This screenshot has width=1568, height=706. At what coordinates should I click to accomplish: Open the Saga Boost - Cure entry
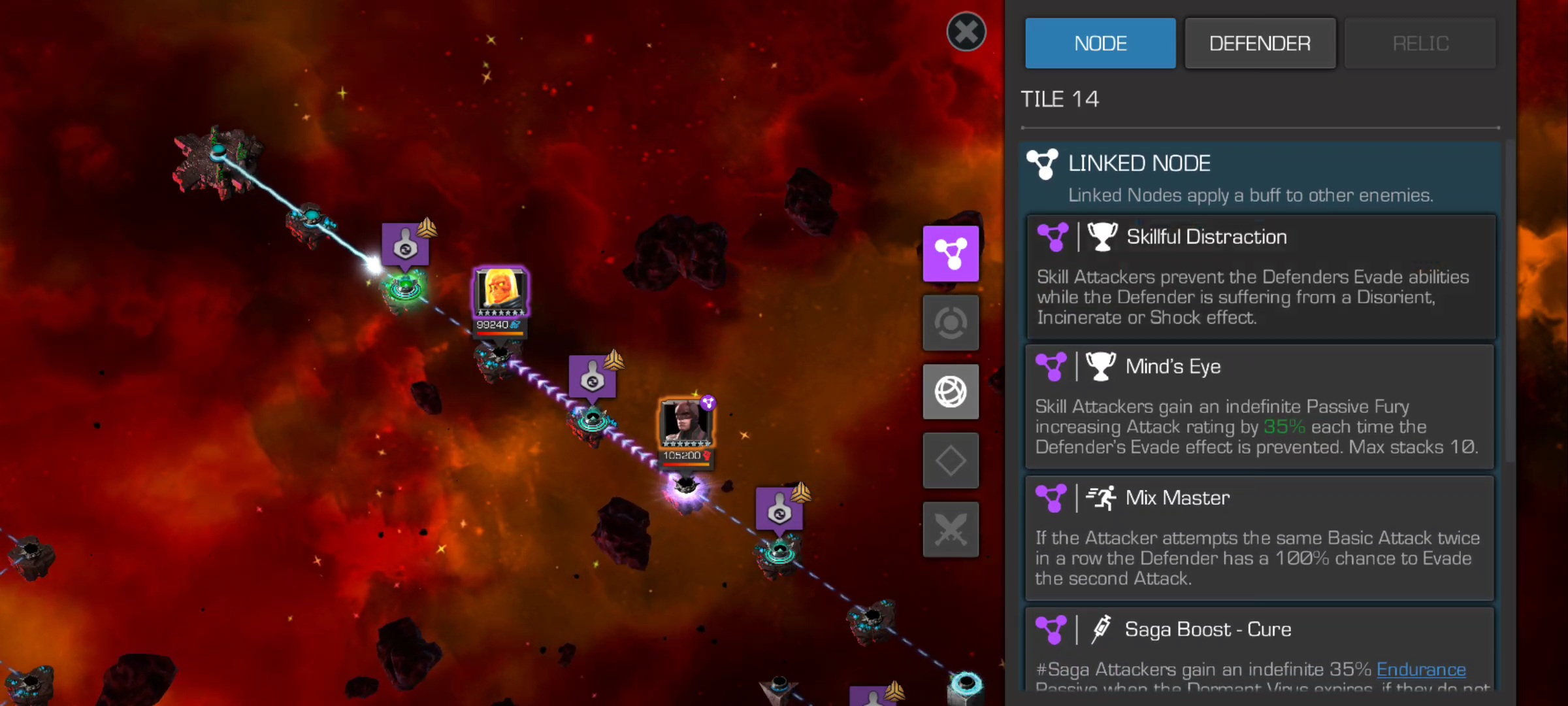click(1260, 648)
